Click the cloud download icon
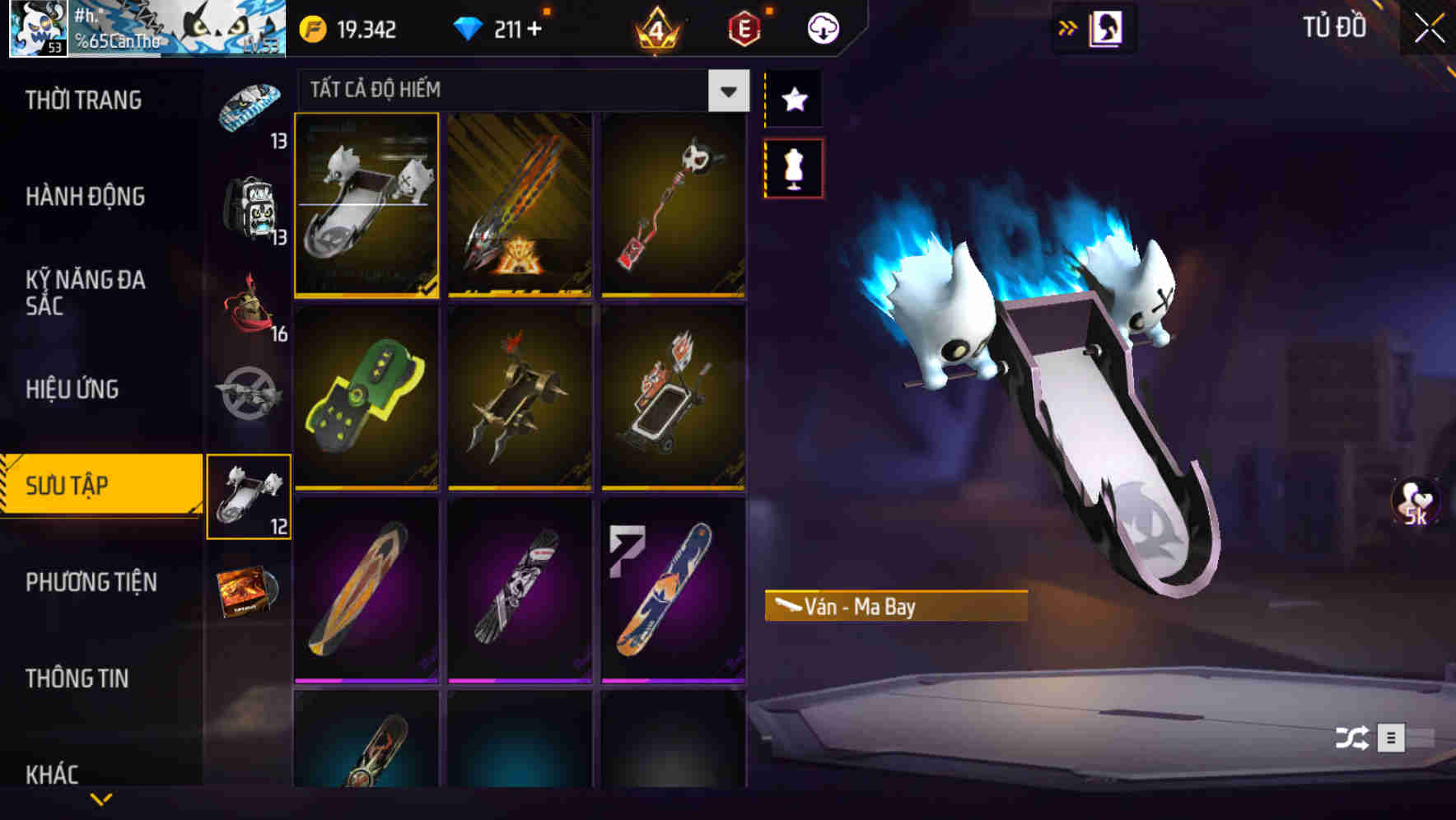 (x=823, y=27)
